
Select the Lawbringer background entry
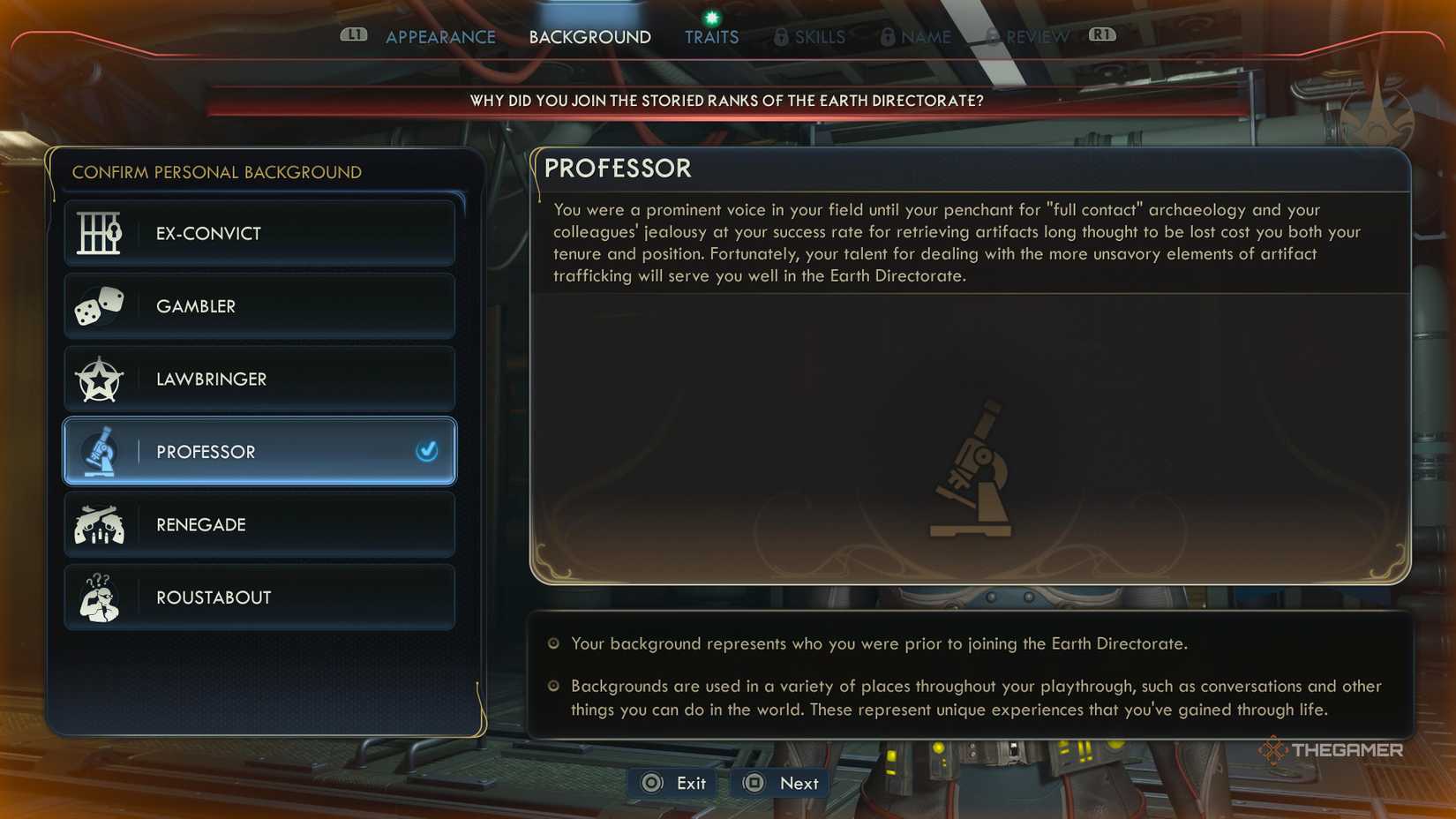coord(259,379)
